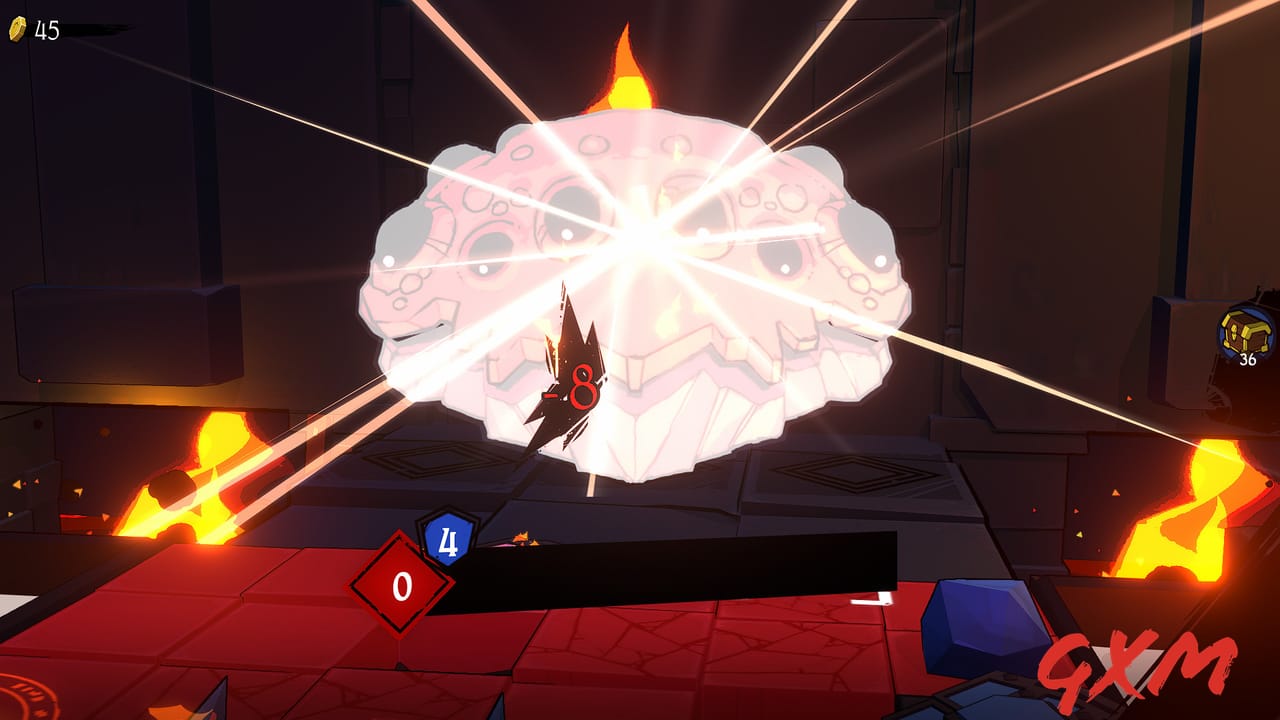This screenshot has height=720, width=1280.
Task: Click the small orange spark icon near the health bar
Action: 520,535
